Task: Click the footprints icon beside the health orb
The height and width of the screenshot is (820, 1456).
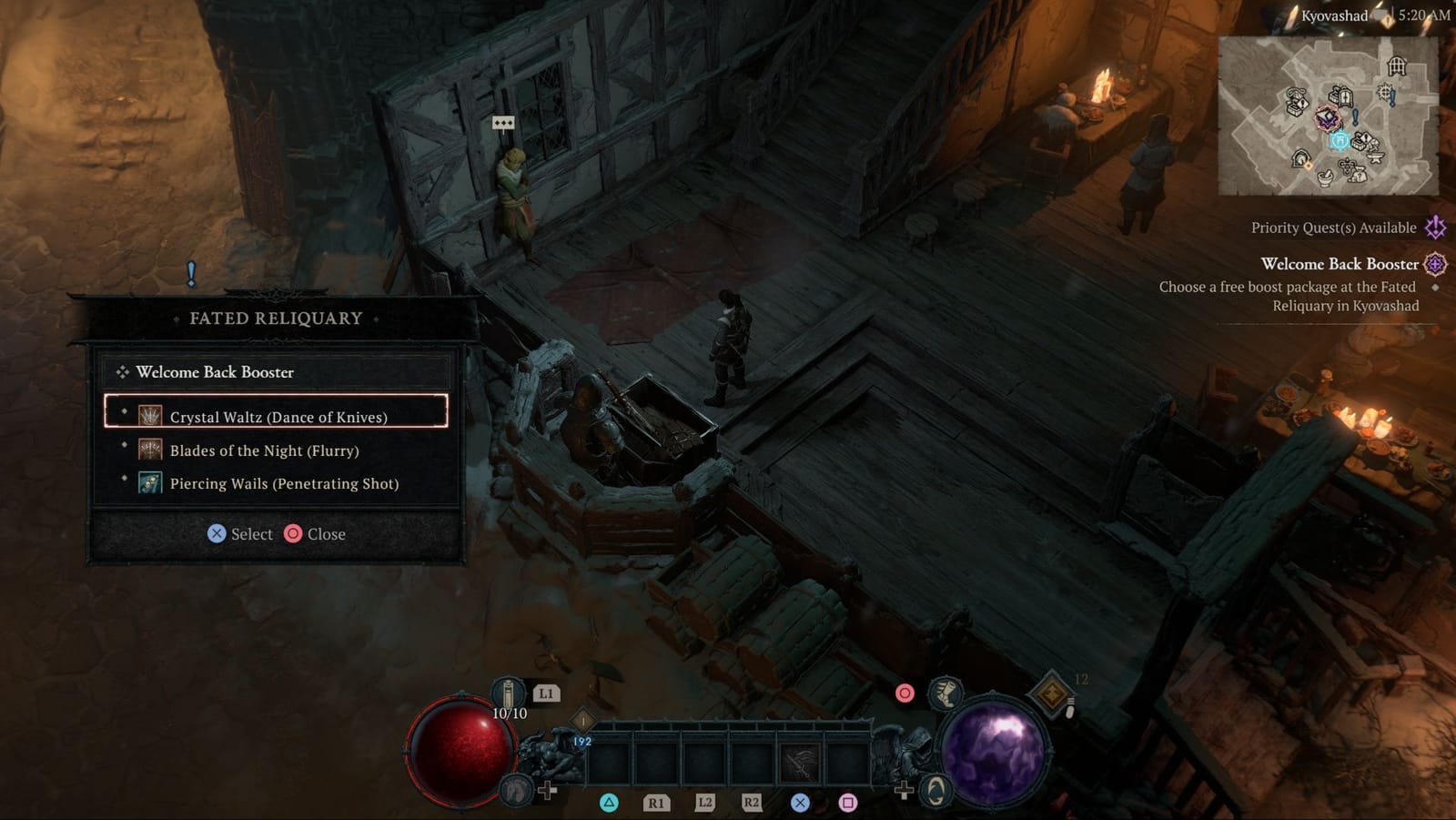Action: click(x=517, y=791)
